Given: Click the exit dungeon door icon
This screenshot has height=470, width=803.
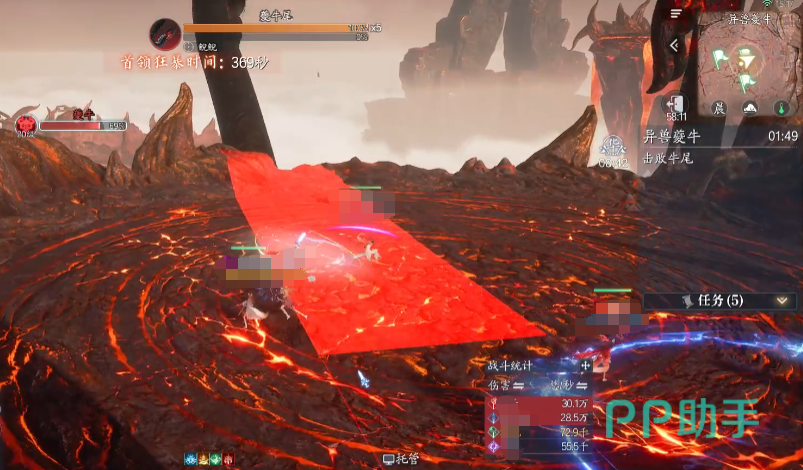Looking at the screenshot, I should click(677, 106).
